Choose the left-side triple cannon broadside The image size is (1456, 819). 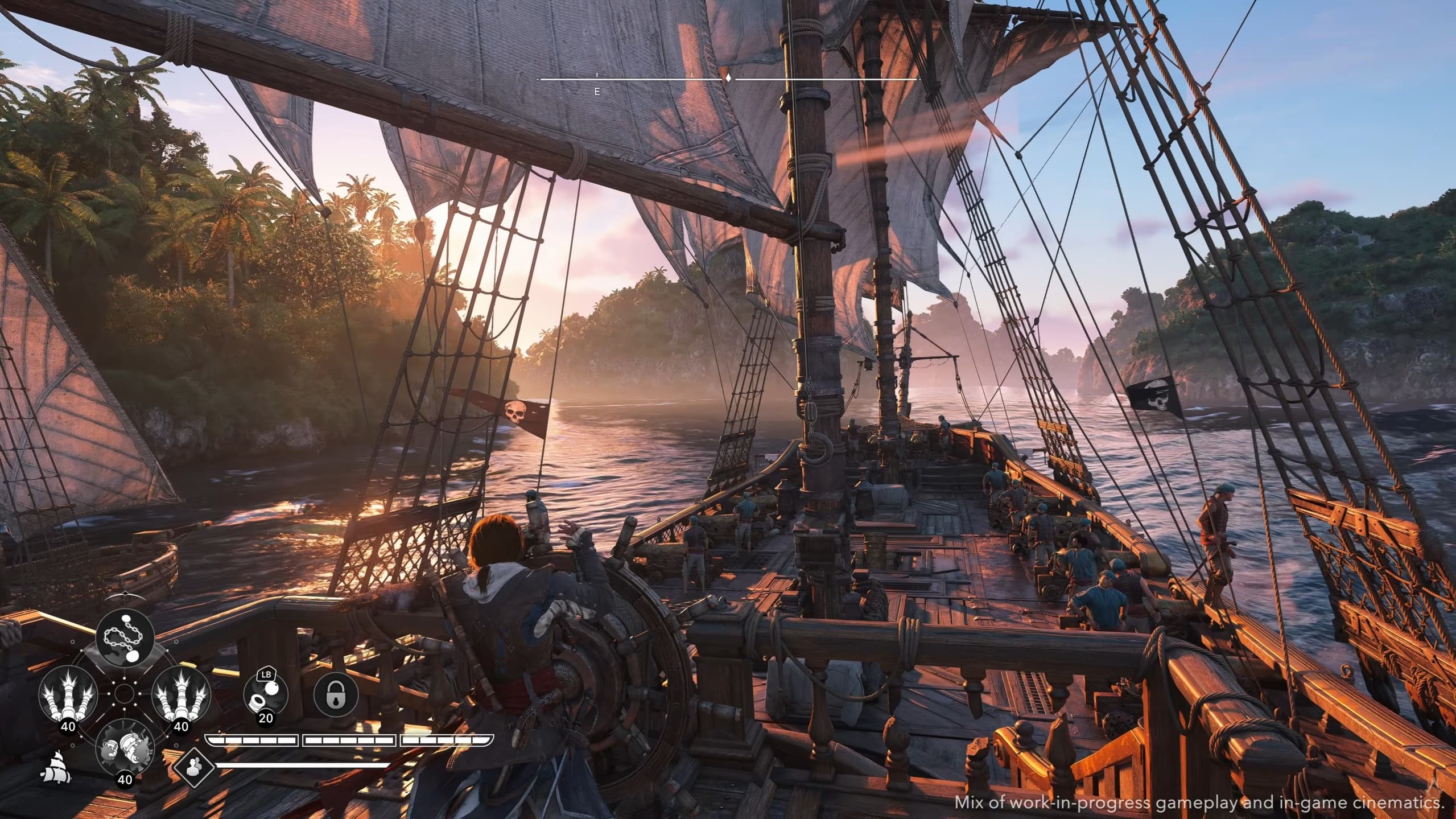pyautogui.click(x=68, y=693)
